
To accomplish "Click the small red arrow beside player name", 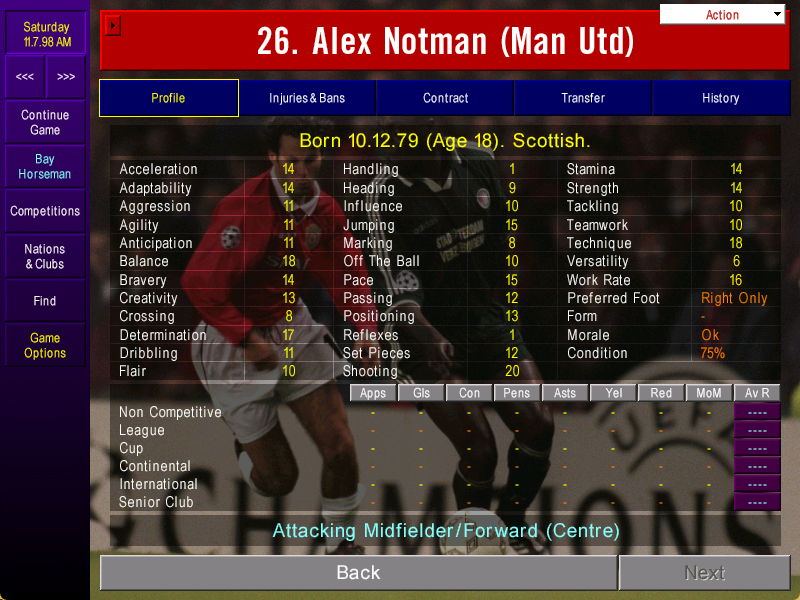I will [113, 25].
